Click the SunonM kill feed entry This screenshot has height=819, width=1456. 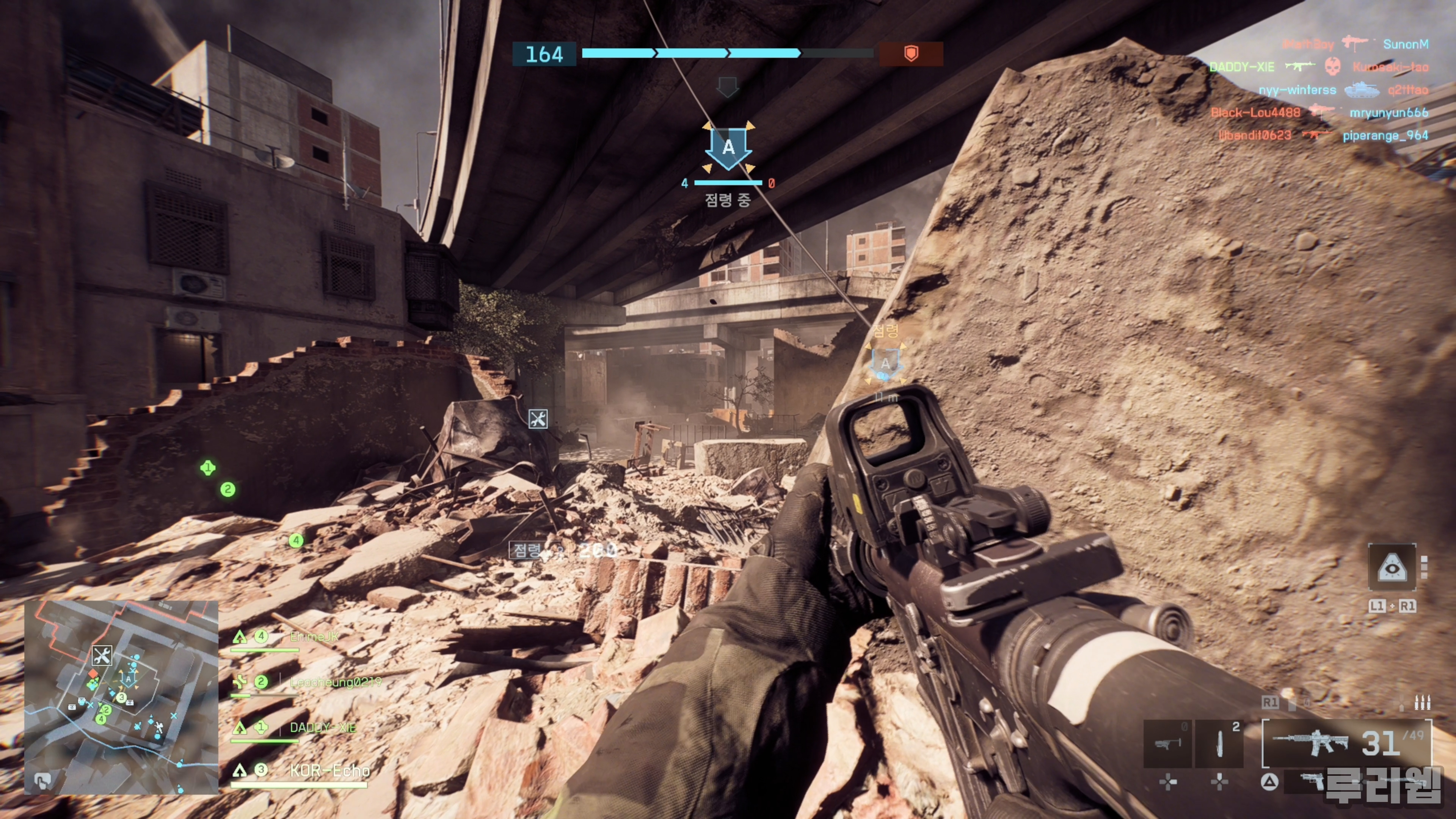pyautogui.click(x=1405, y=44)
